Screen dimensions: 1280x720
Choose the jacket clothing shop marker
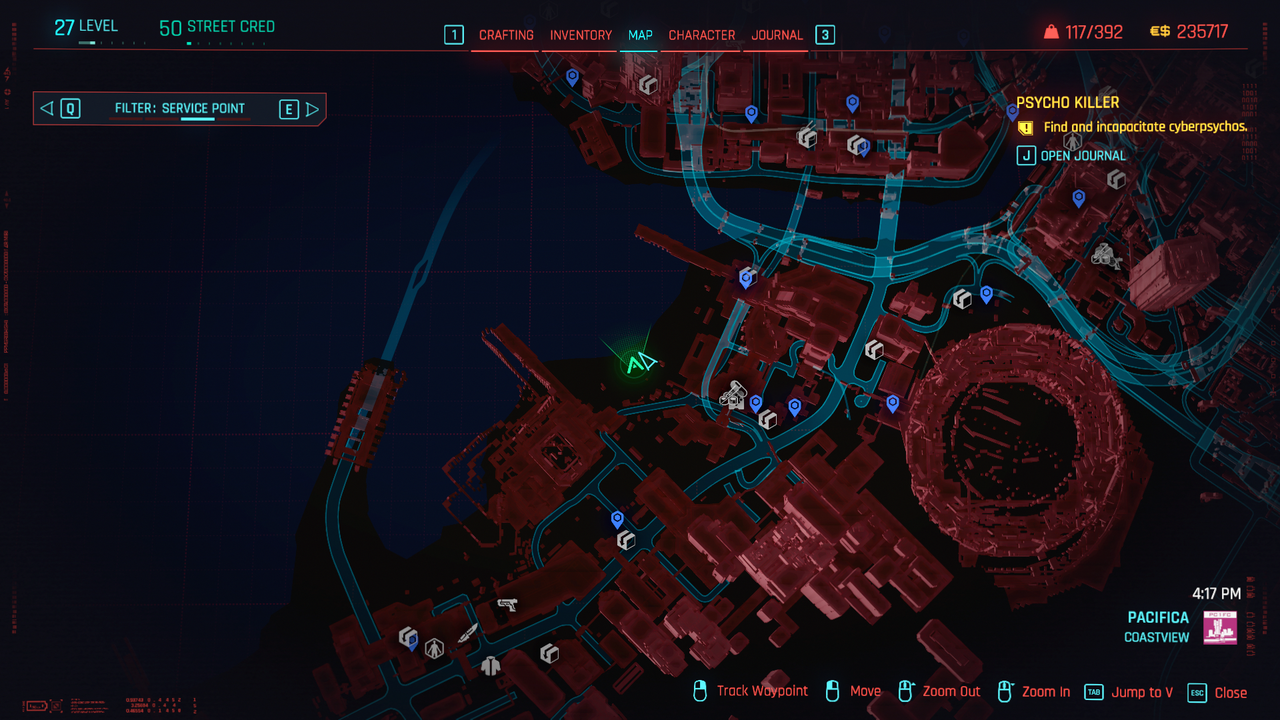coord(490,665)
